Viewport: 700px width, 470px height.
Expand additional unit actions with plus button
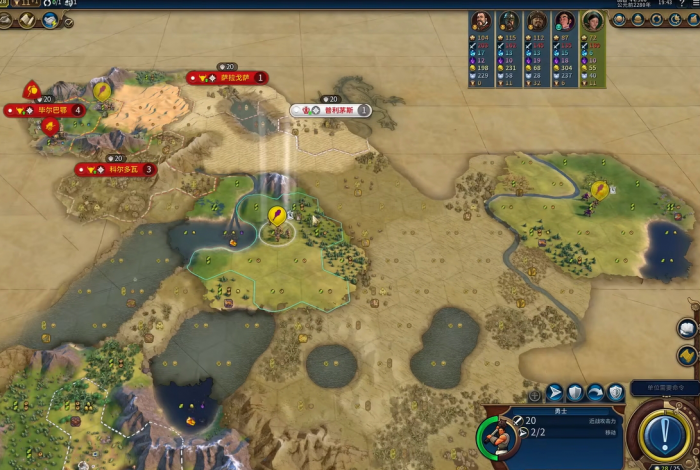click(x=534, y=394)
